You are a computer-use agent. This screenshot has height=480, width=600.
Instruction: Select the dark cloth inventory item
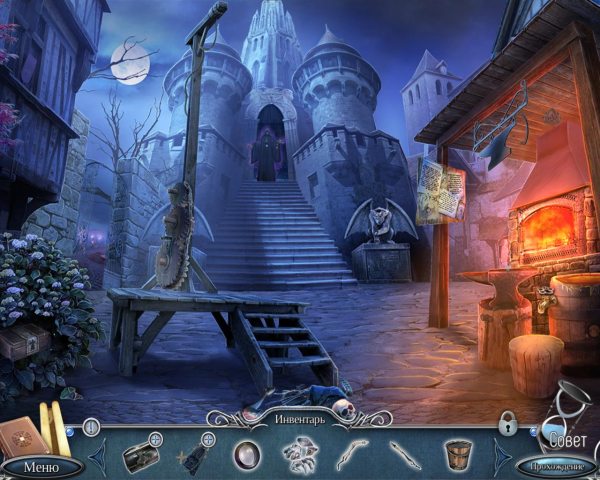pos(194,456)
